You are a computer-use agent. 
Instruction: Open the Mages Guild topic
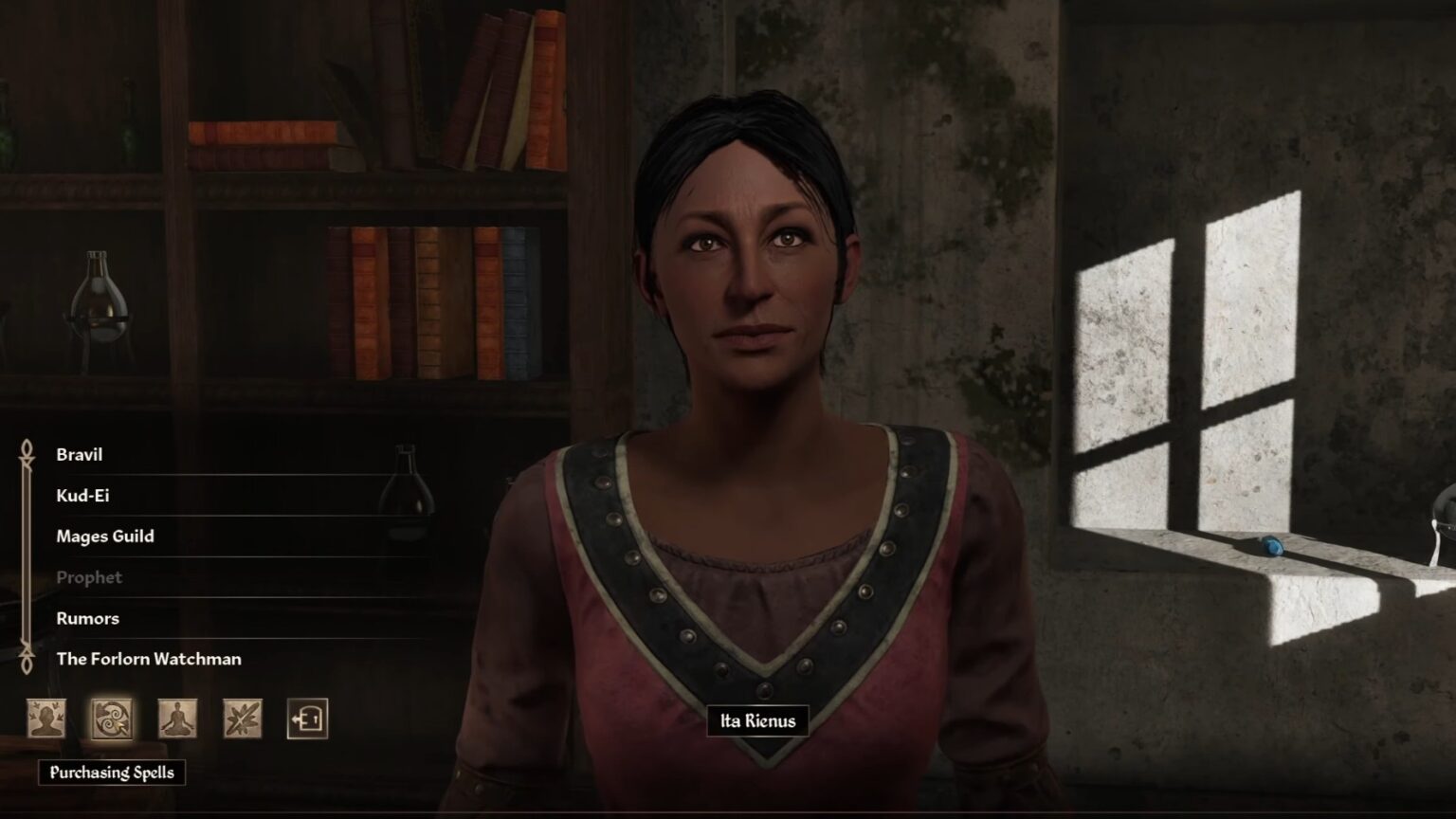104,536
